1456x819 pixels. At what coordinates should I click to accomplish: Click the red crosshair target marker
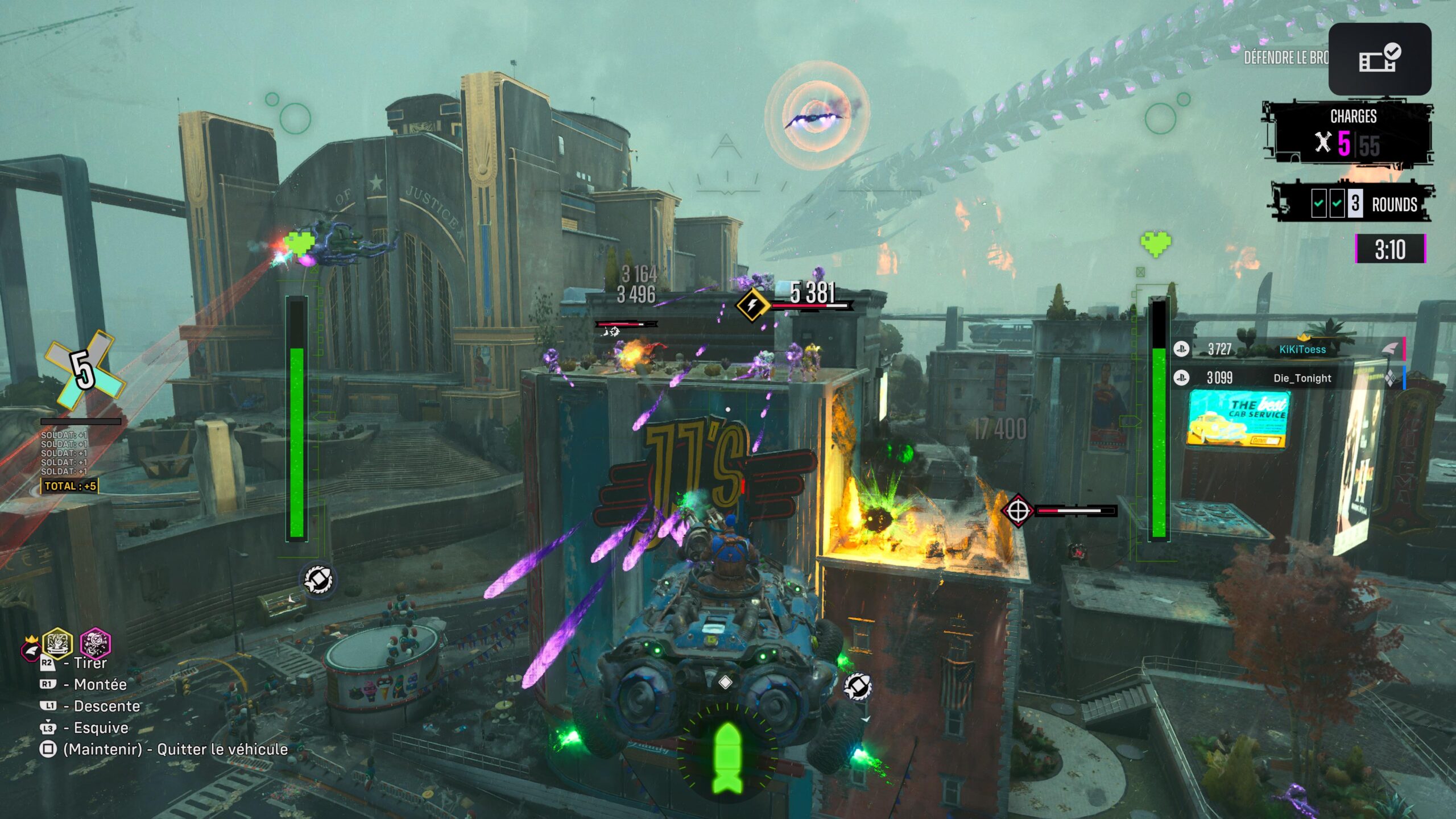[1017, 511]
